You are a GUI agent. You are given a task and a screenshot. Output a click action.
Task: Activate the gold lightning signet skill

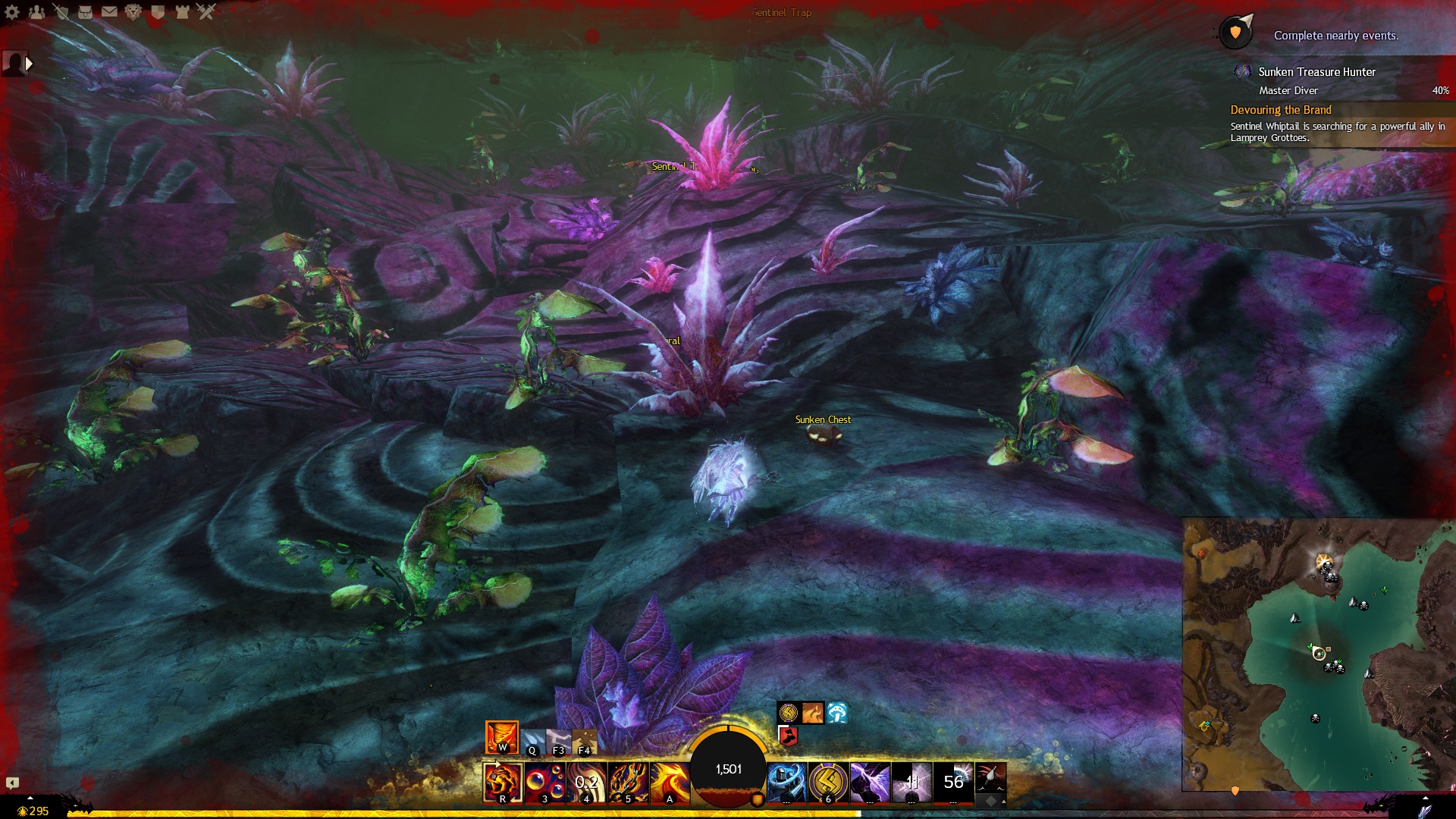828,783
